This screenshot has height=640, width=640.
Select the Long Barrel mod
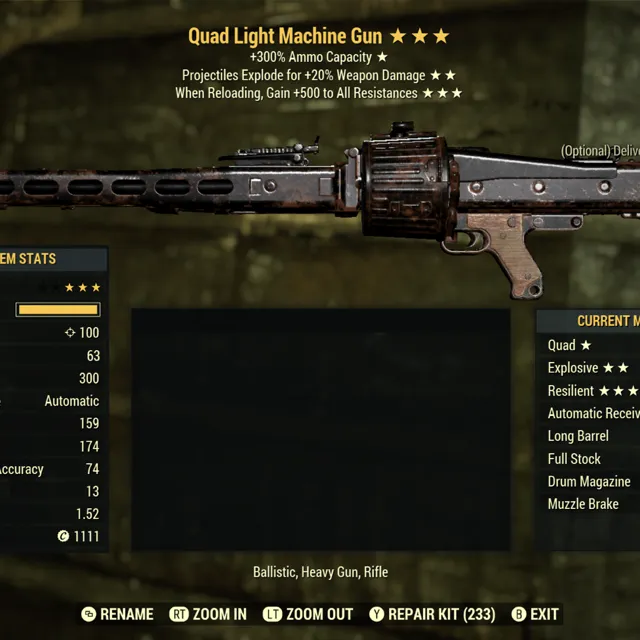pos(578,436)
